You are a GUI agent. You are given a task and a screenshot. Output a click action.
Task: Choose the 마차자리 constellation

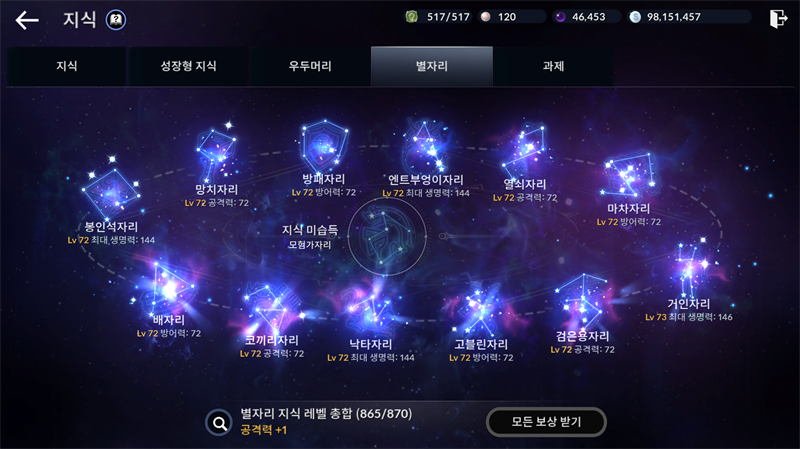click(x=628, y=178)
